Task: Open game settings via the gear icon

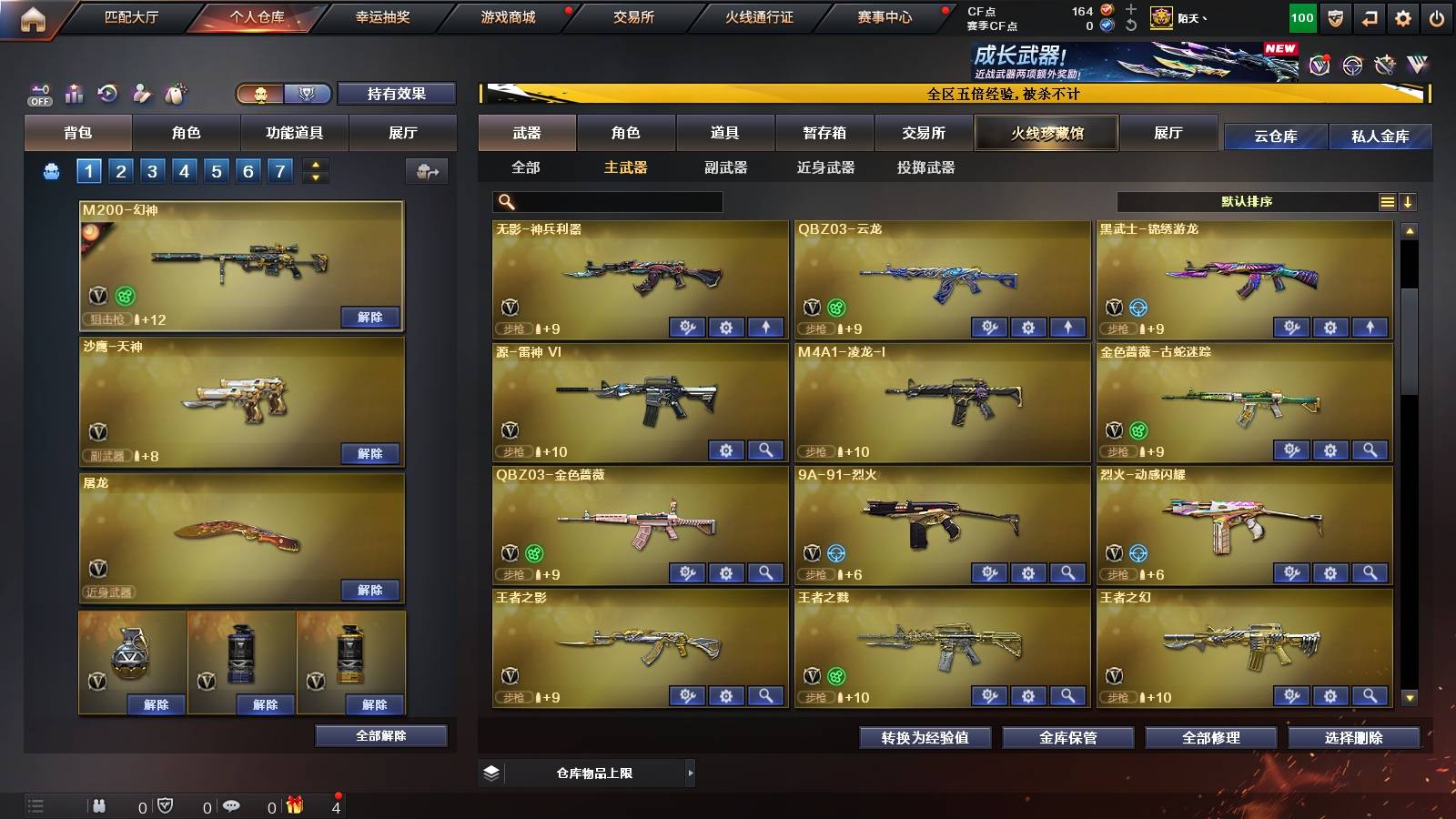Action: 1404,16
